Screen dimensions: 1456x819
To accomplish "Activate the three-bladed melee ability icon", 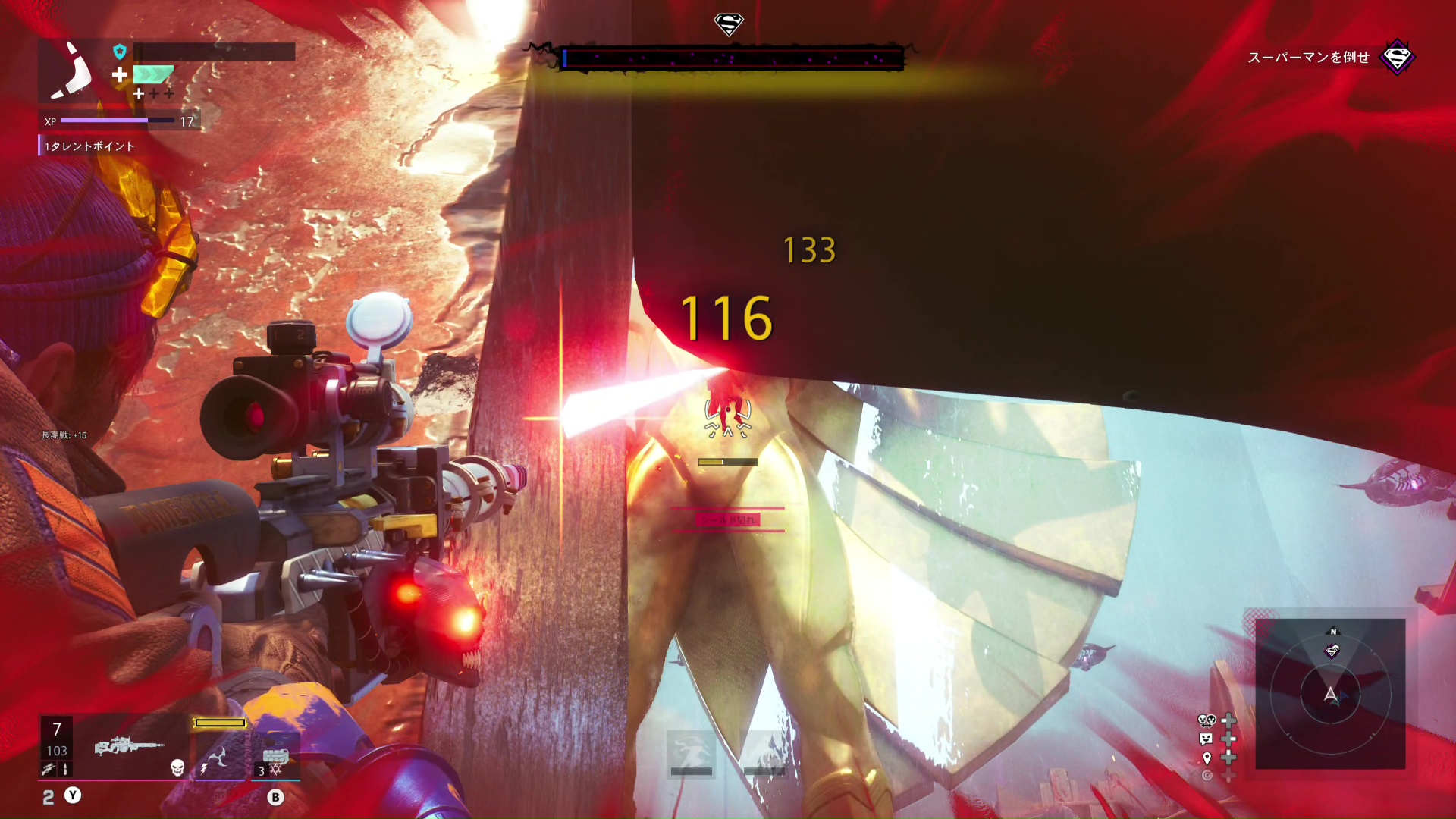I will (x=219, y=757).
